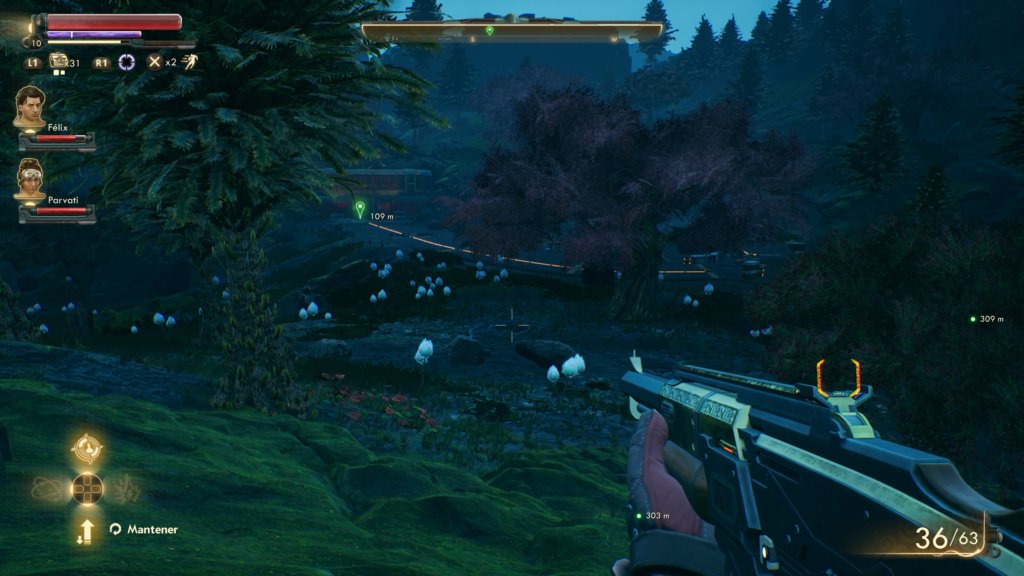Click the 109 m green waypoint marker
Image resolution: width=1024 pixels, height=576 pixels.
point(360,209)
